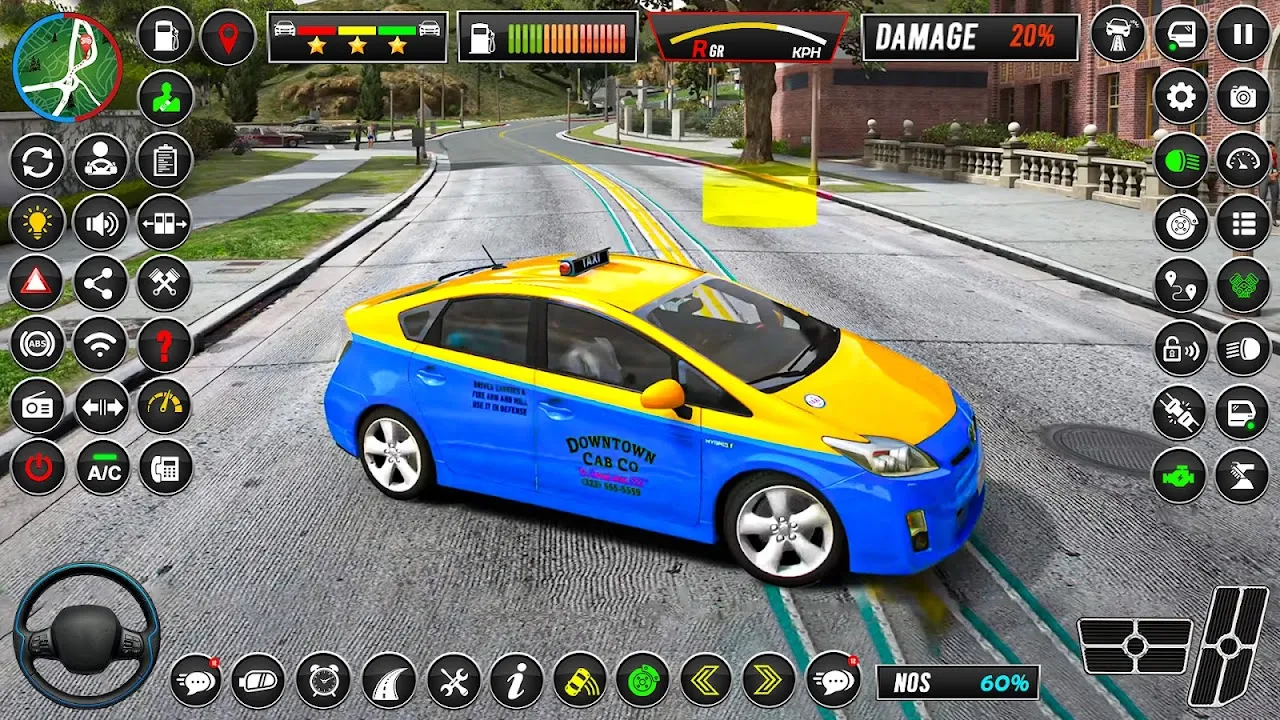Activate the yellow left chevron signal
1280x720 pixels.
706,681
